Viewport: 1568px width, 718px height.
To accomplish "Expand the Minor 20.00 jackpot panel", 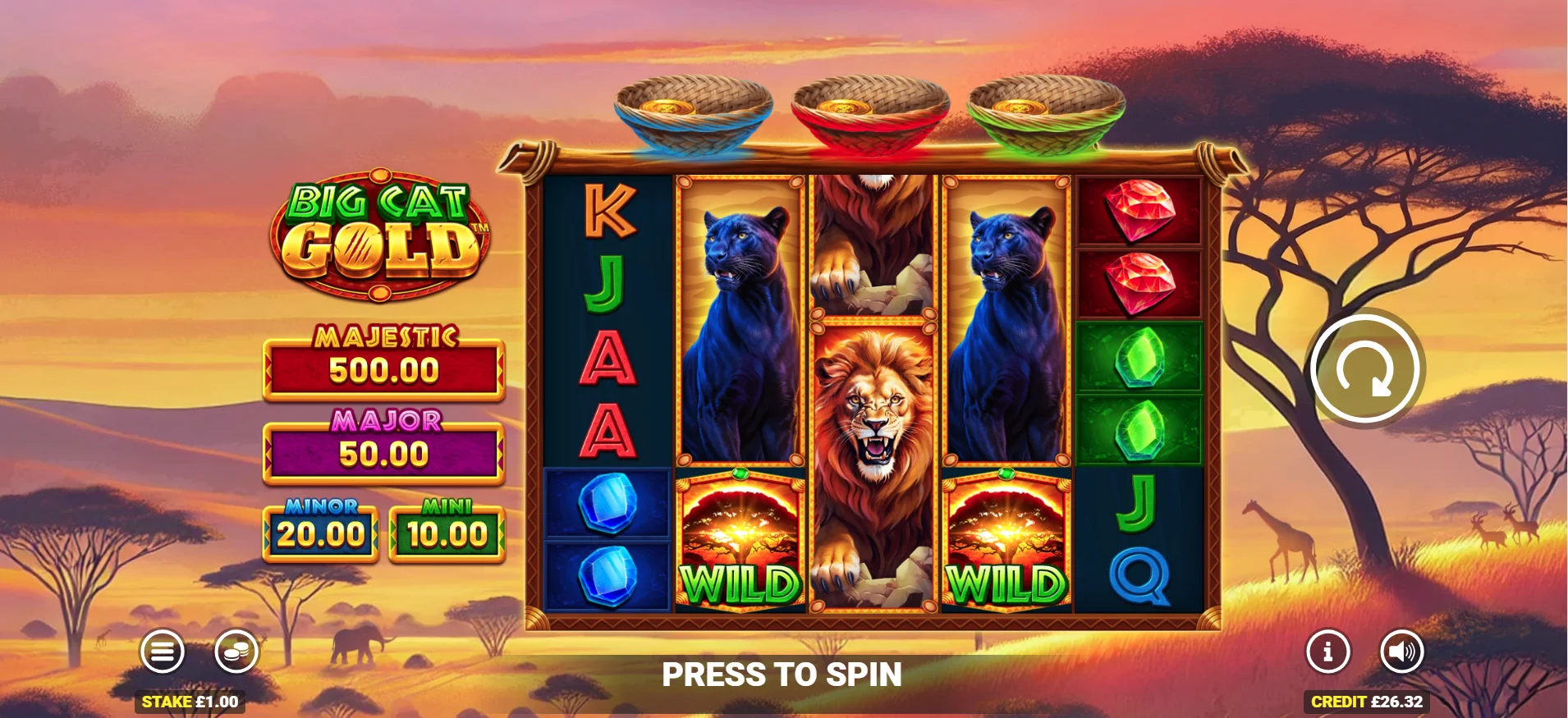I will click(320, 533).
